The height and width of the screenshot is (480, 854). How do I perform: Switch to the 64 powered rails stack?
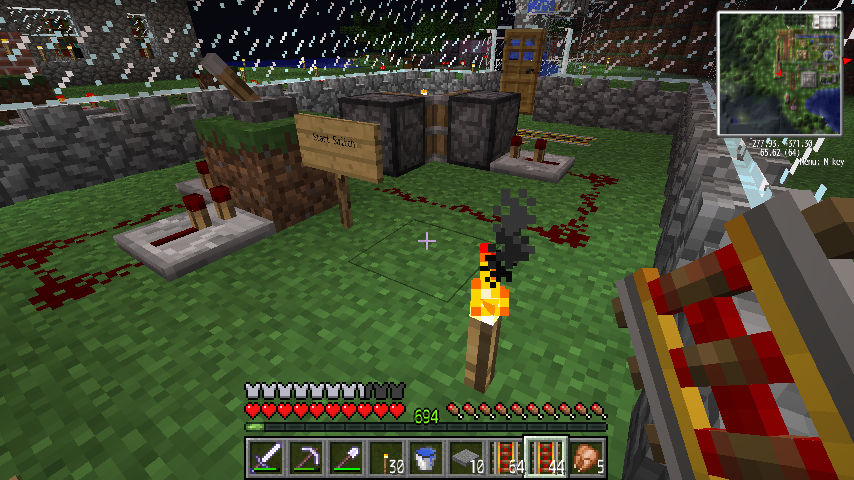tap(505, 458)
